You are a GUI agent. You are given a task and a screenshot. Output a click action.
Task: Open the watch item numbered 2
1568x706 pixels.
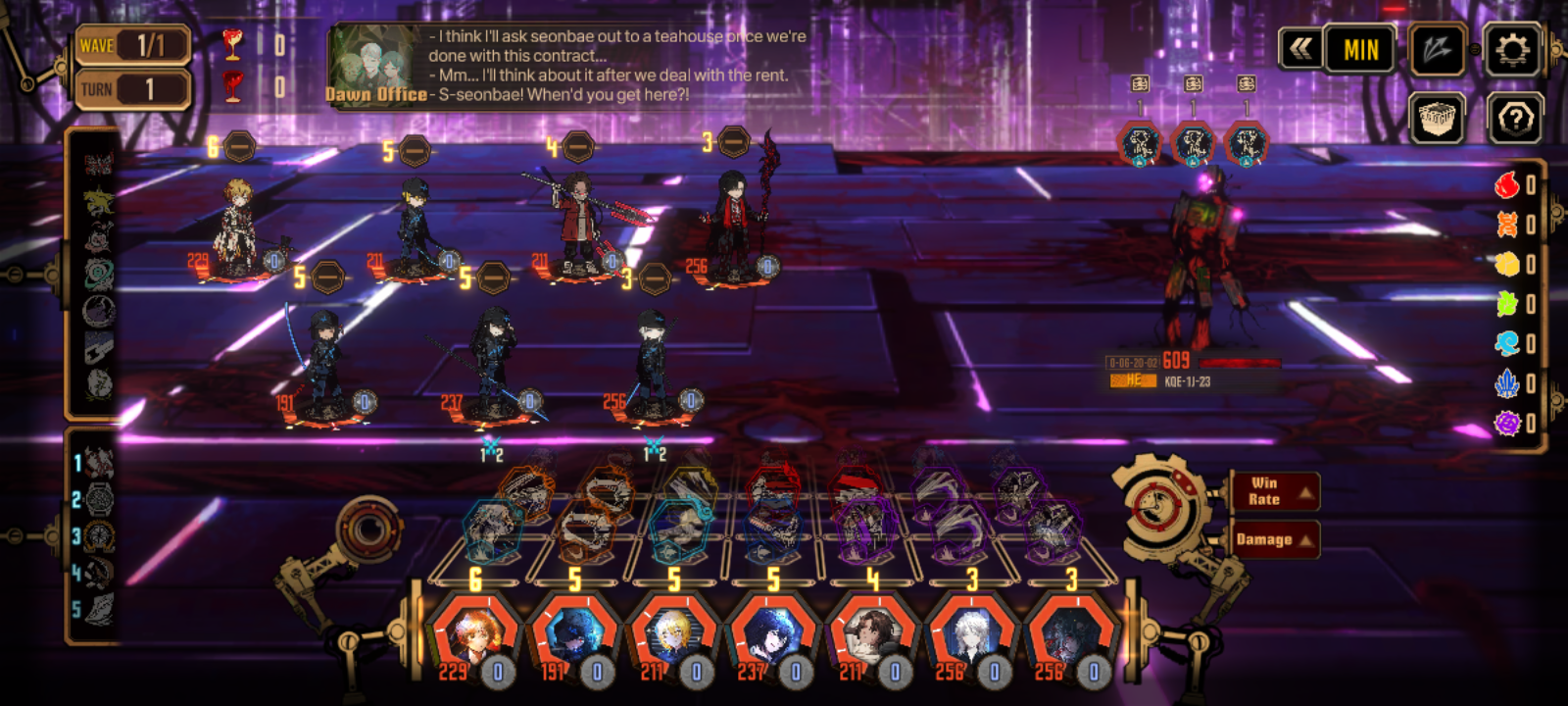click(x=99, y=500)
